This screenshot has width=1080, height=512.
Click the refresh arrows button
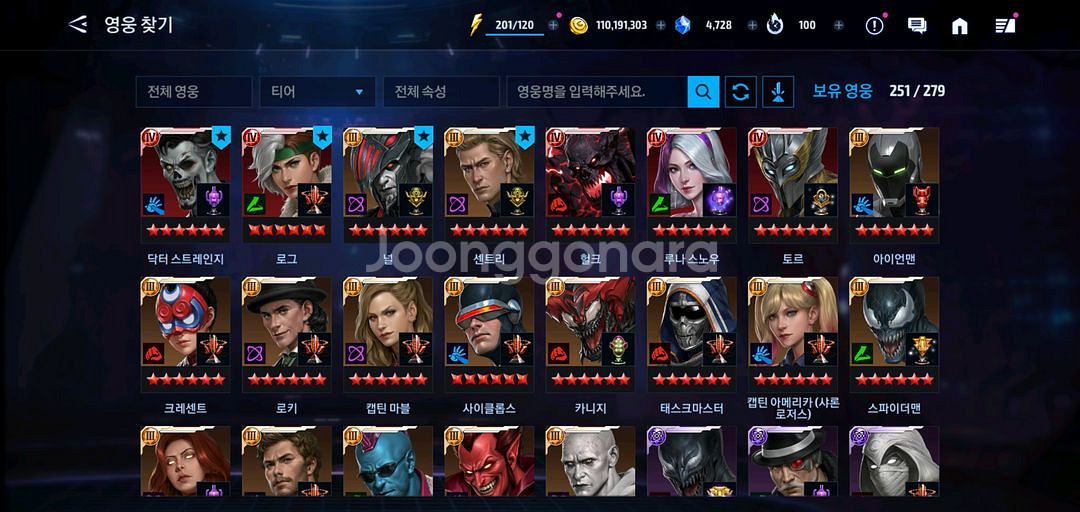[740, 92]
